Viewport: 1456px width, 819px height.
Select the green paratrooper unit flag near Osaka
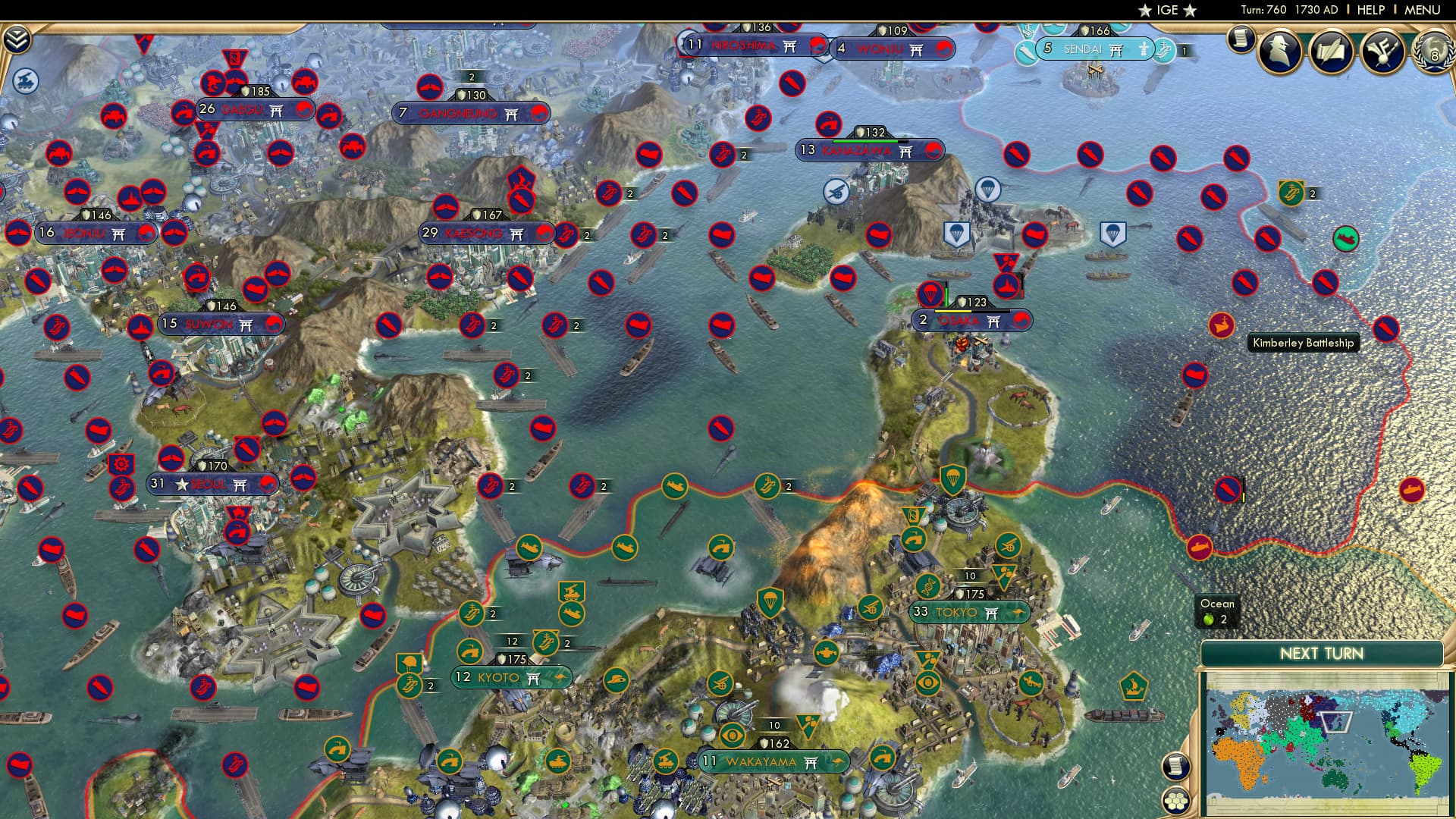(955, 480)
